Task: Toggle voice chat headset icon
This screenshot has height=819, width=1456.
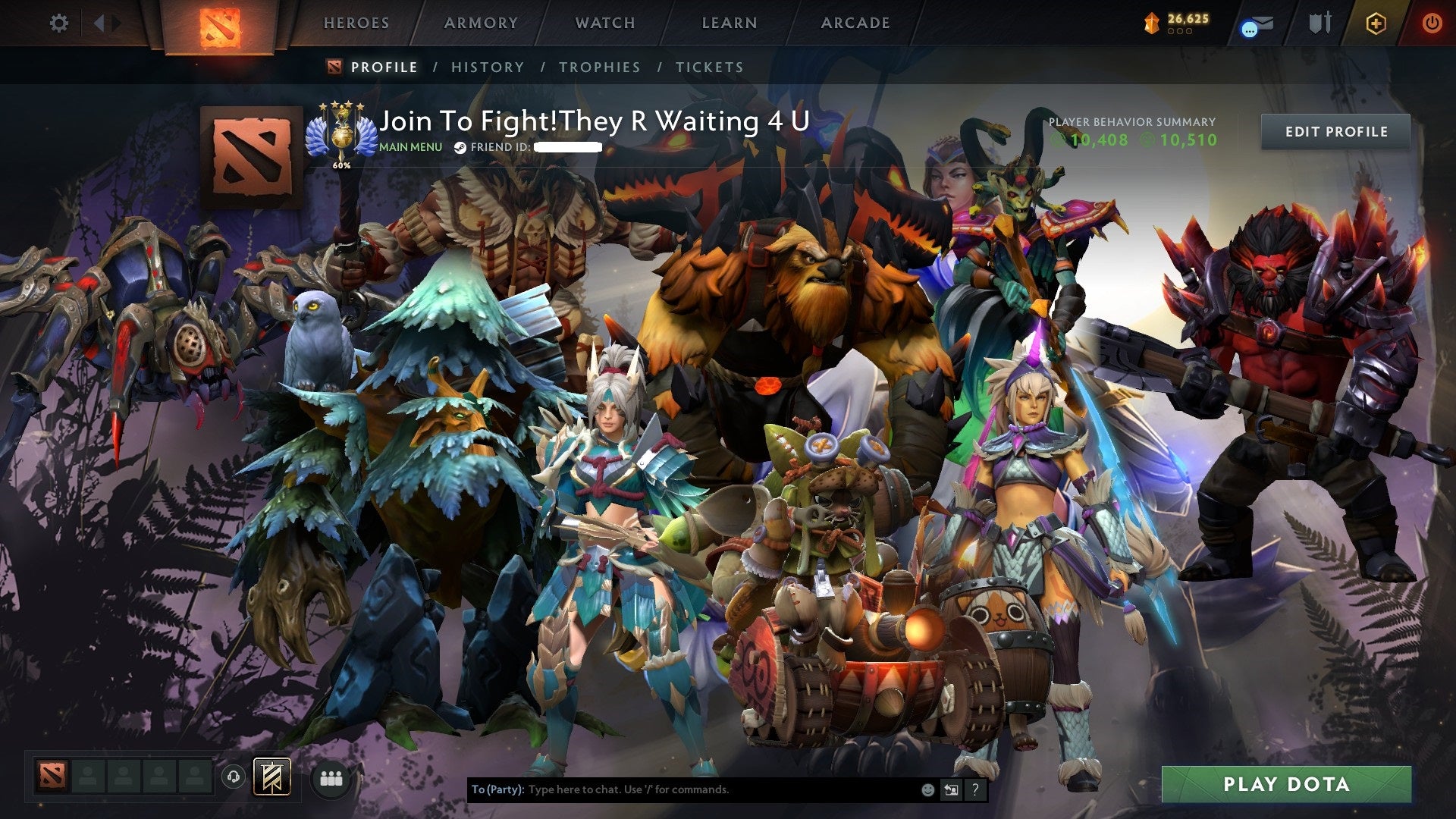Action: (x=233, y=777)
